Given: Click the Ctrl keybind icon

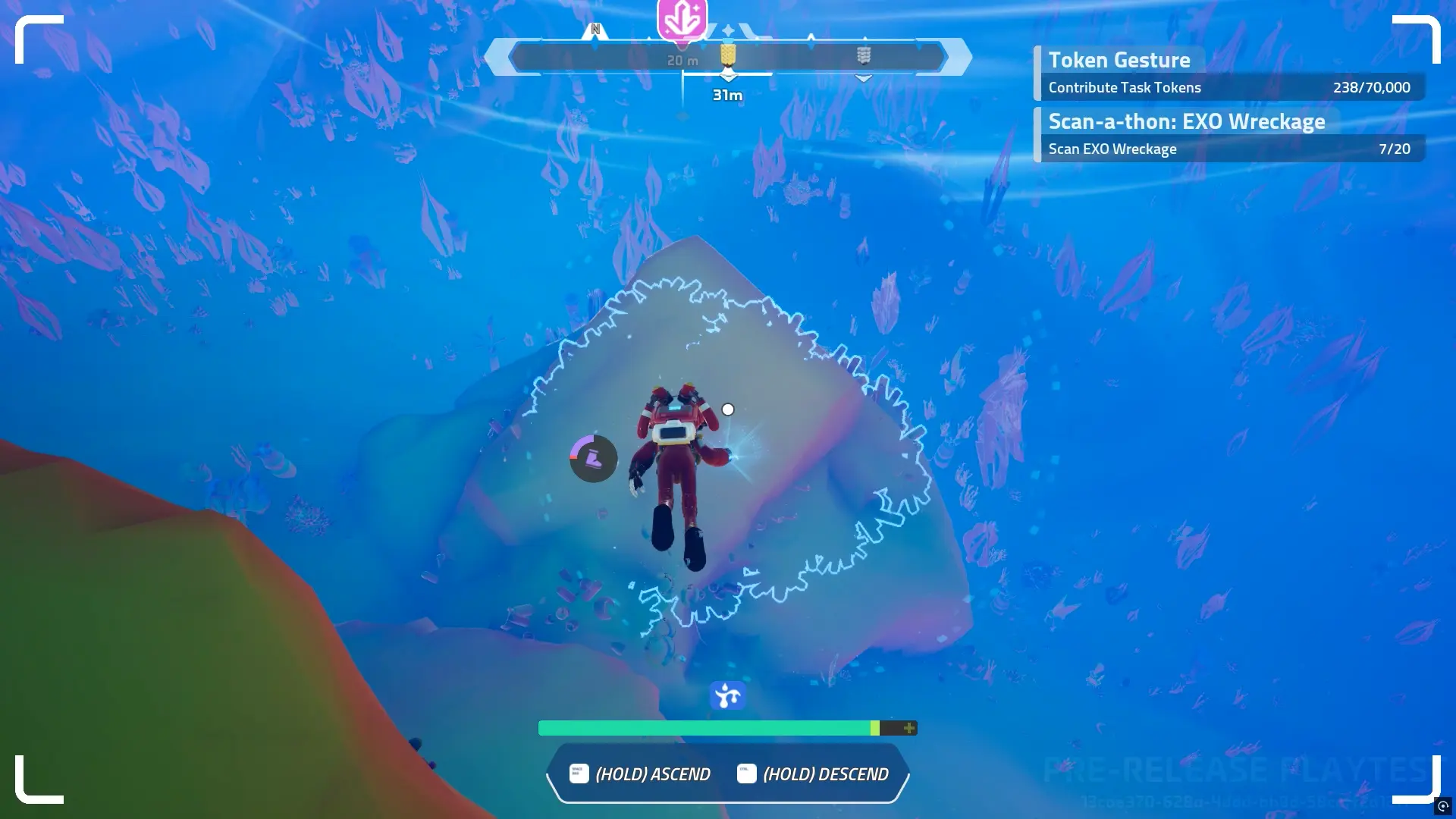Looking at the screenshot, I should (x=747, y=773).
